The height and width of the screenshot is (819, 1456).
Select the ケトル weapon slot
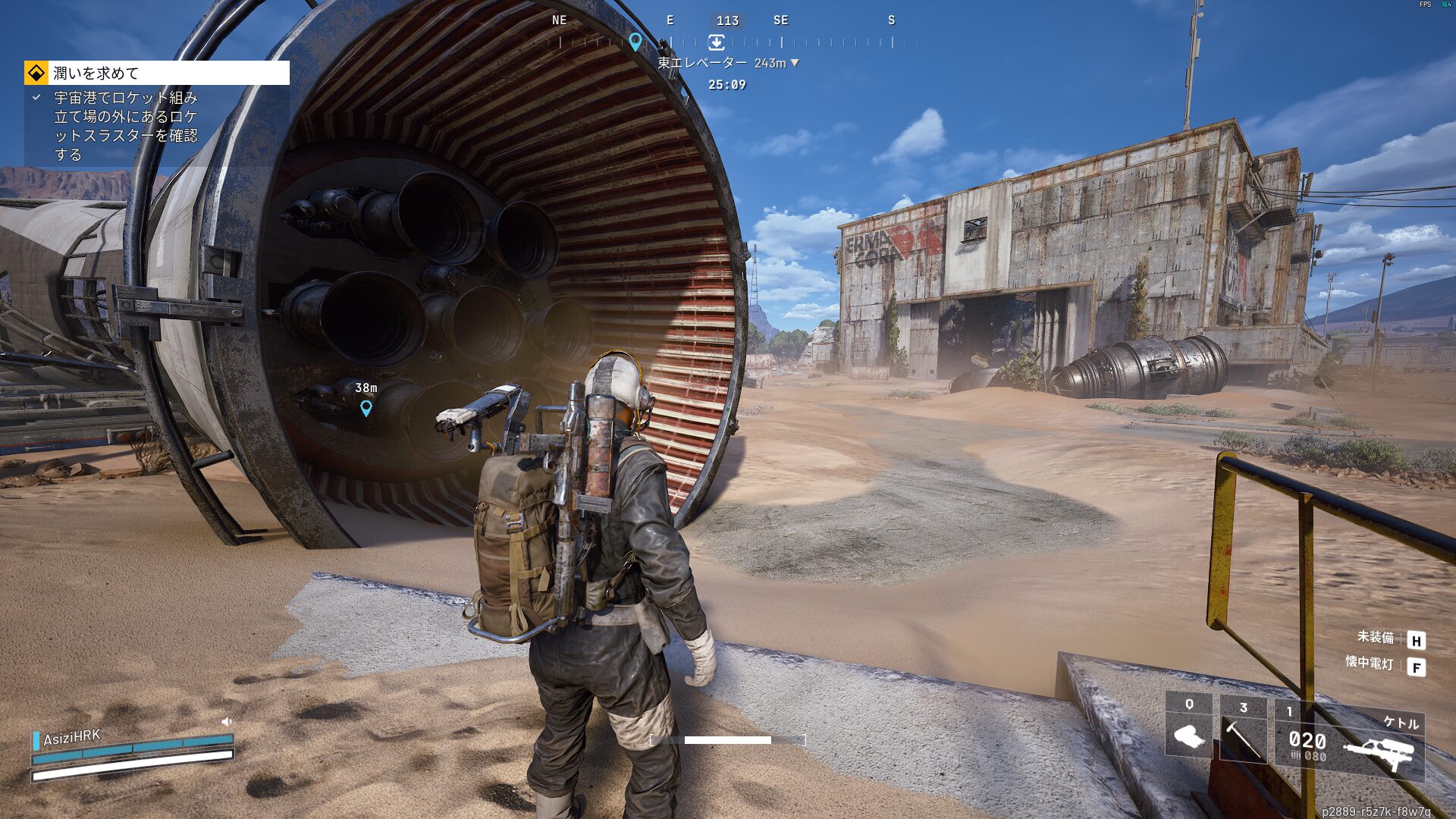(1349, 741)
